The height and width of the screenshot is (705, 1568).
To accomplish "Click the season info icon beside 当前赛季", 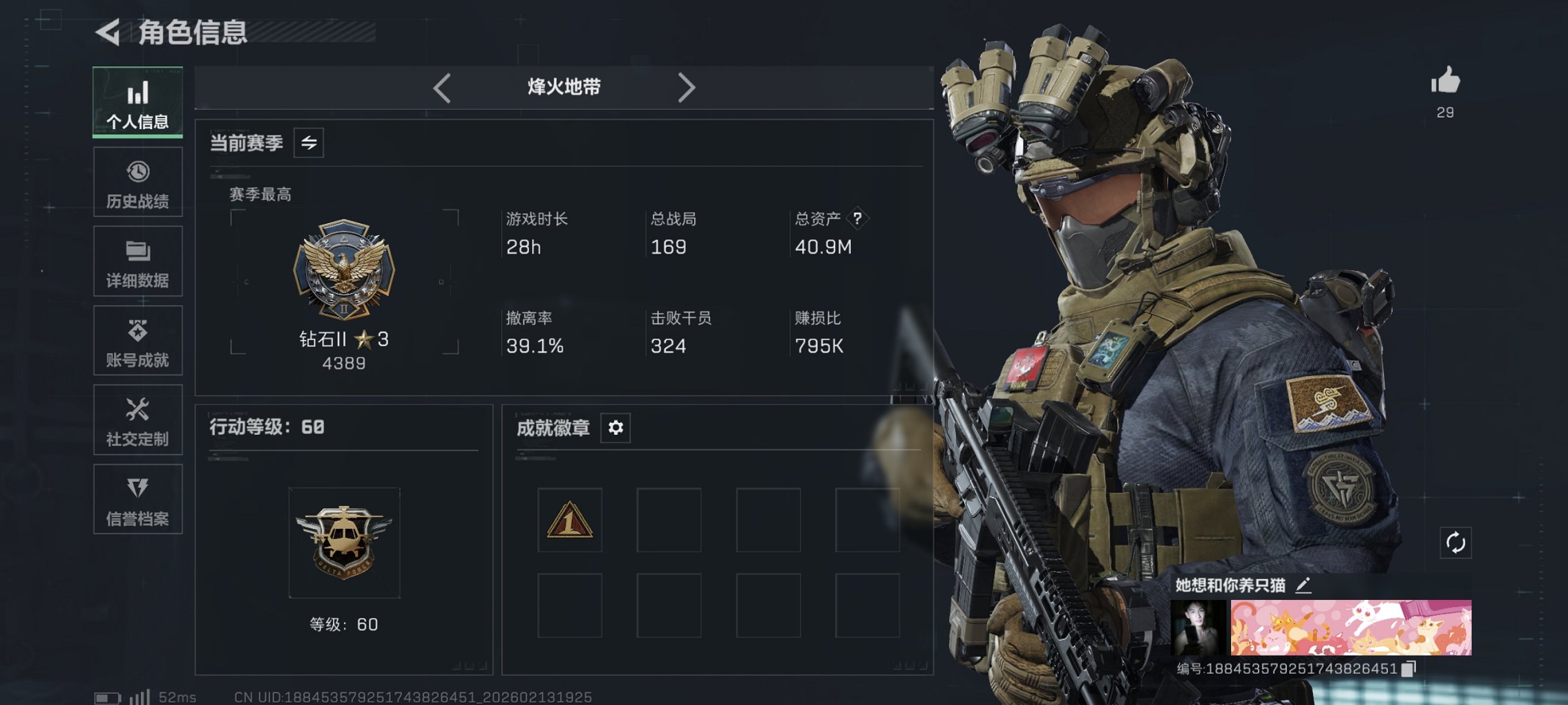I will pos(309,143).
